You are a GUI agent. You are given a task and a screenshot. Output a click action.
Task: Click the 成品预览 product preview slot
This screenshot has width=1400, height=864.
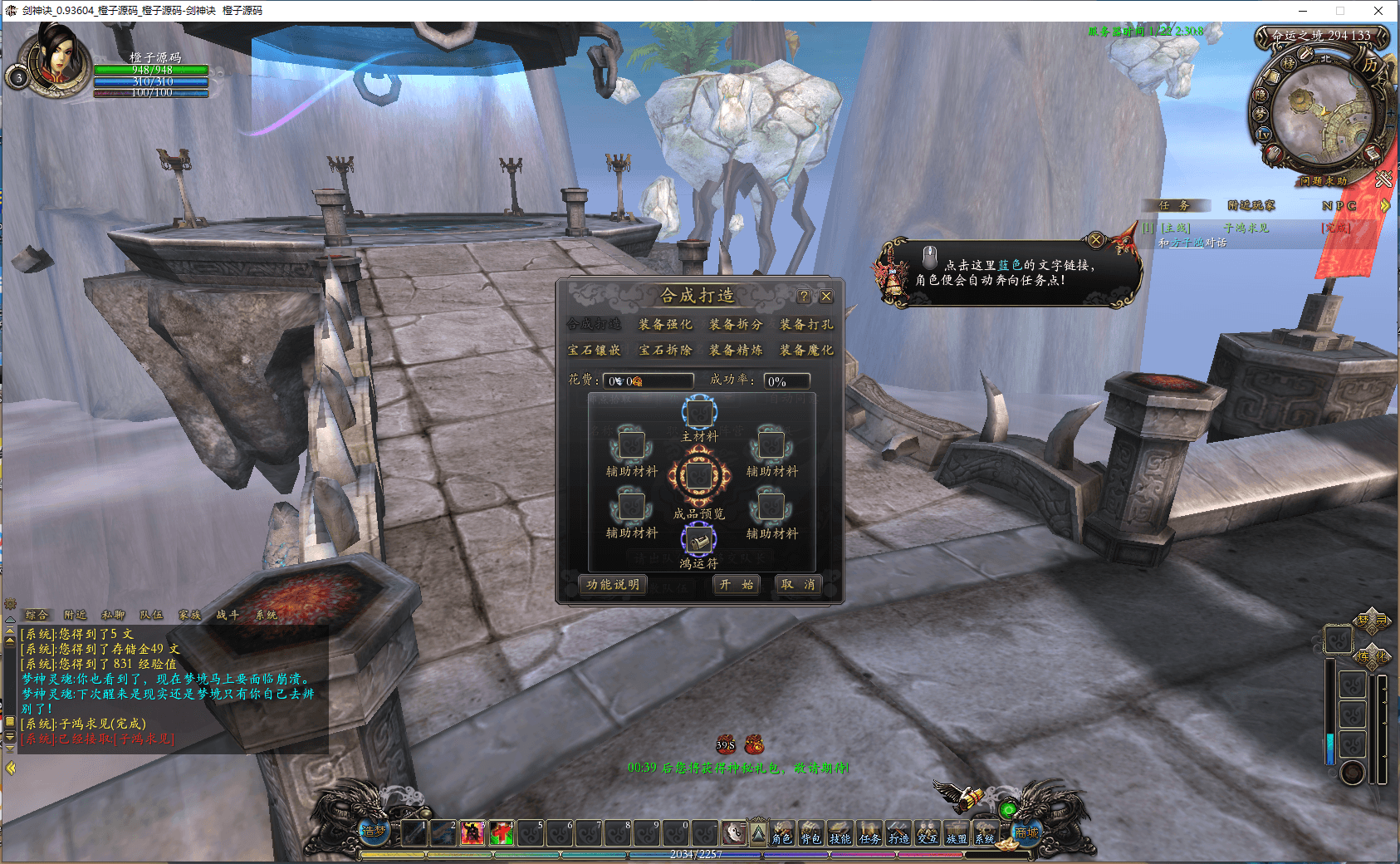coord(699,476)
